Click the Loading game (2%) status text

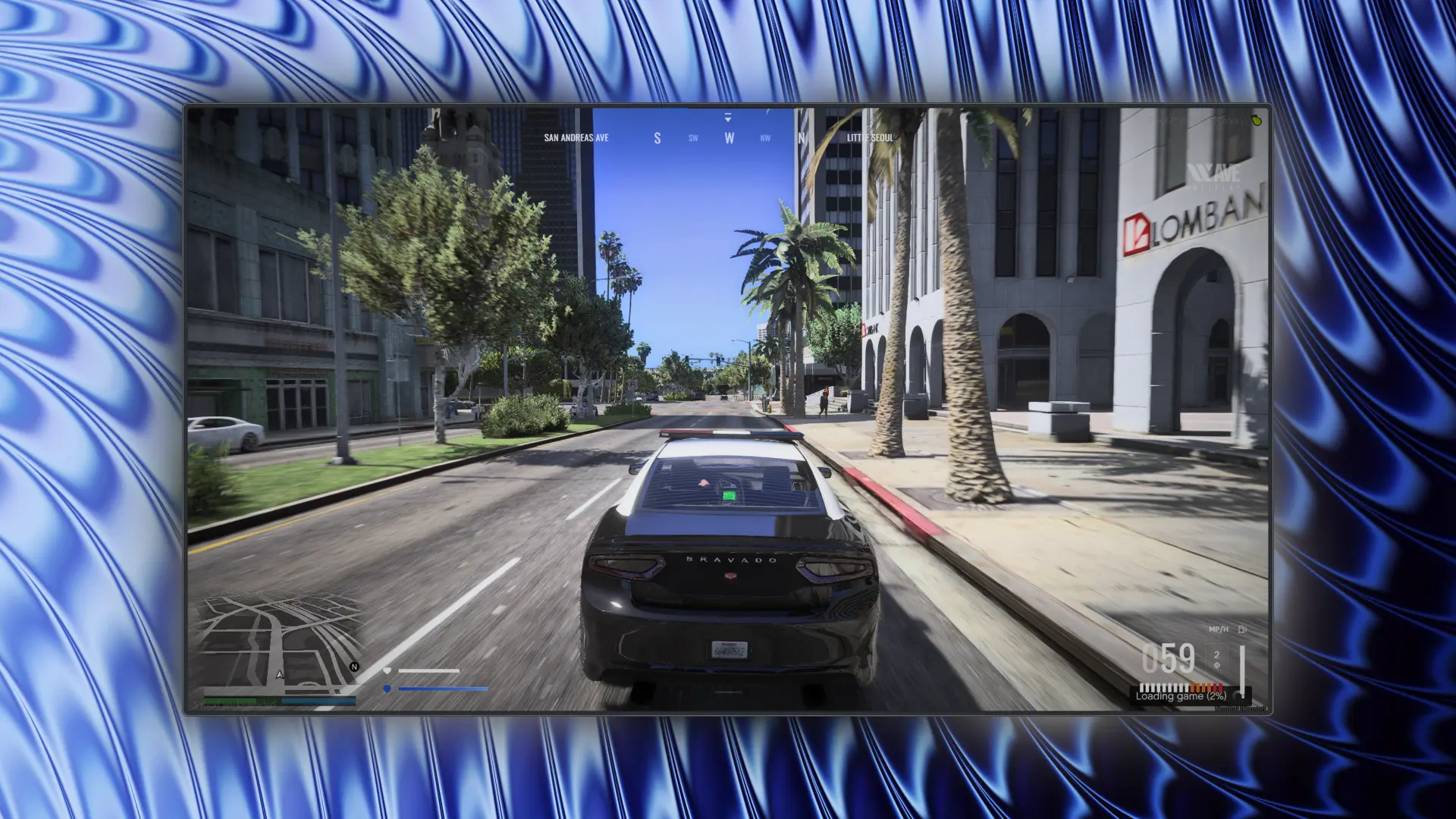coord(1181,696)
